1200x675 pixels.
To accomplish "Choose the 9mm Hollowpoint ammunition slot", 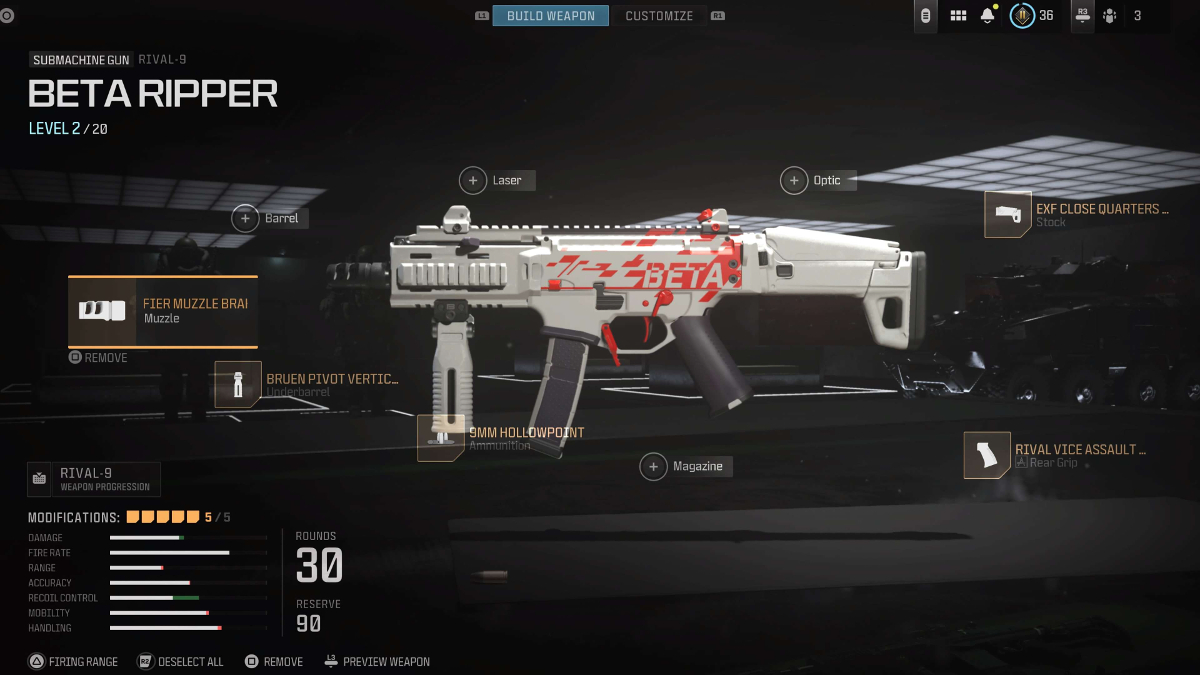I will tap(441, 438).
